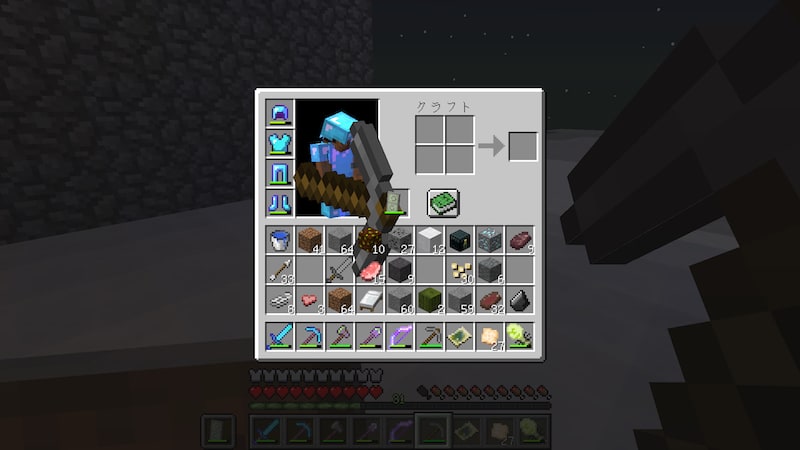Select the diamond sword in the hotbar

279,337
